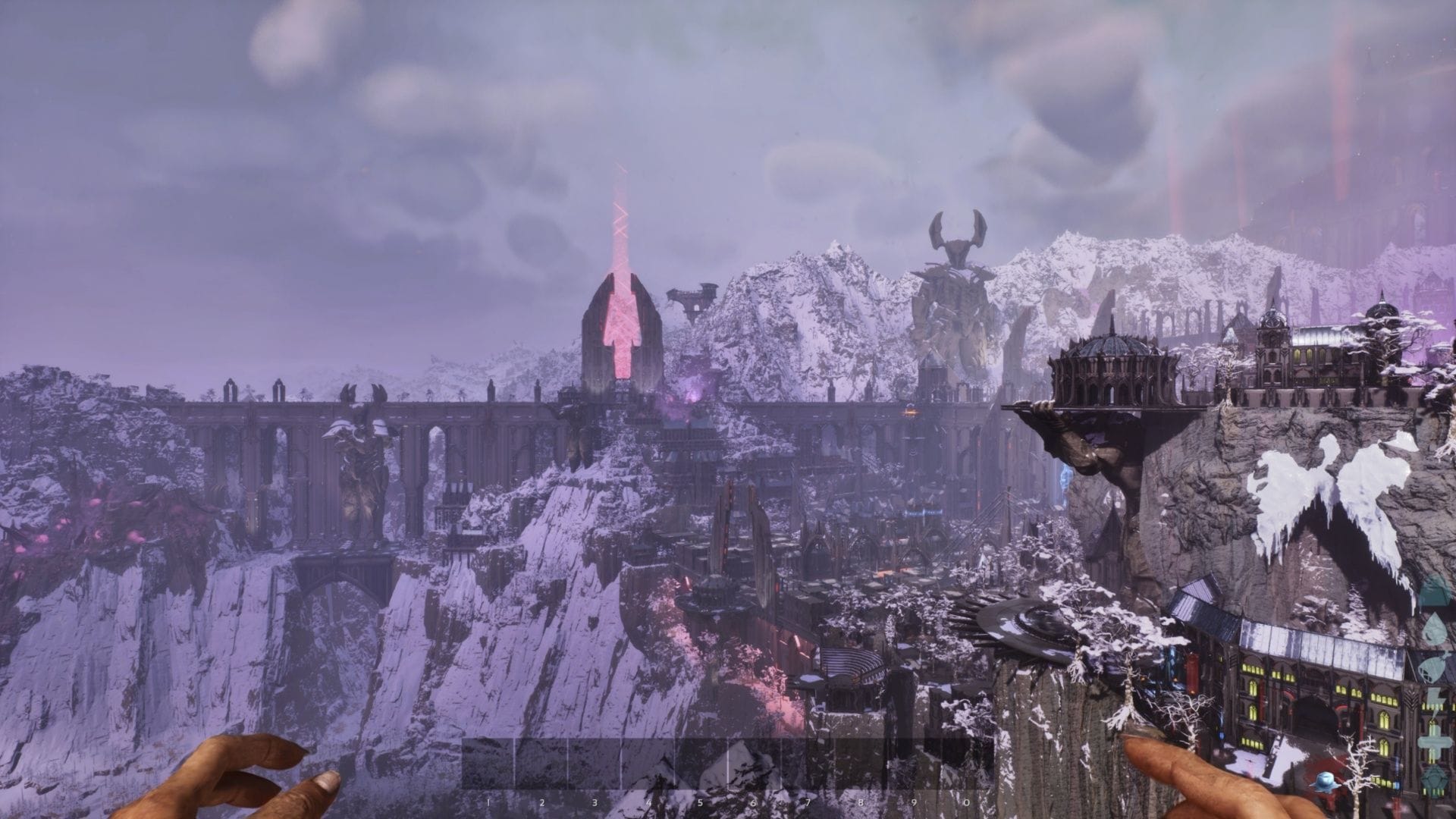Click the teal circular emblem below the cross

click(x=1434, y=780)
